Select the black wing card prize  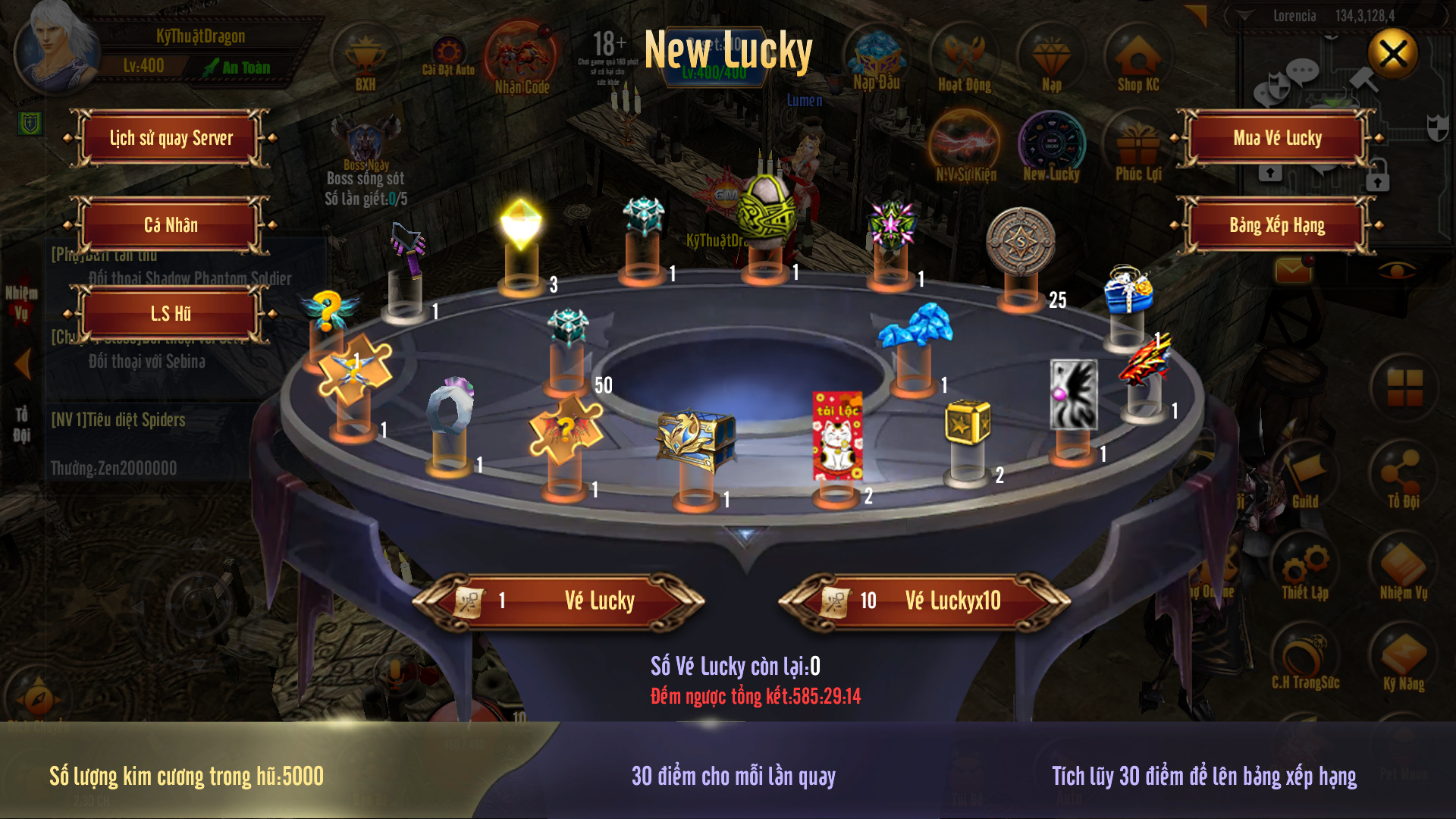pos(1073,394)
